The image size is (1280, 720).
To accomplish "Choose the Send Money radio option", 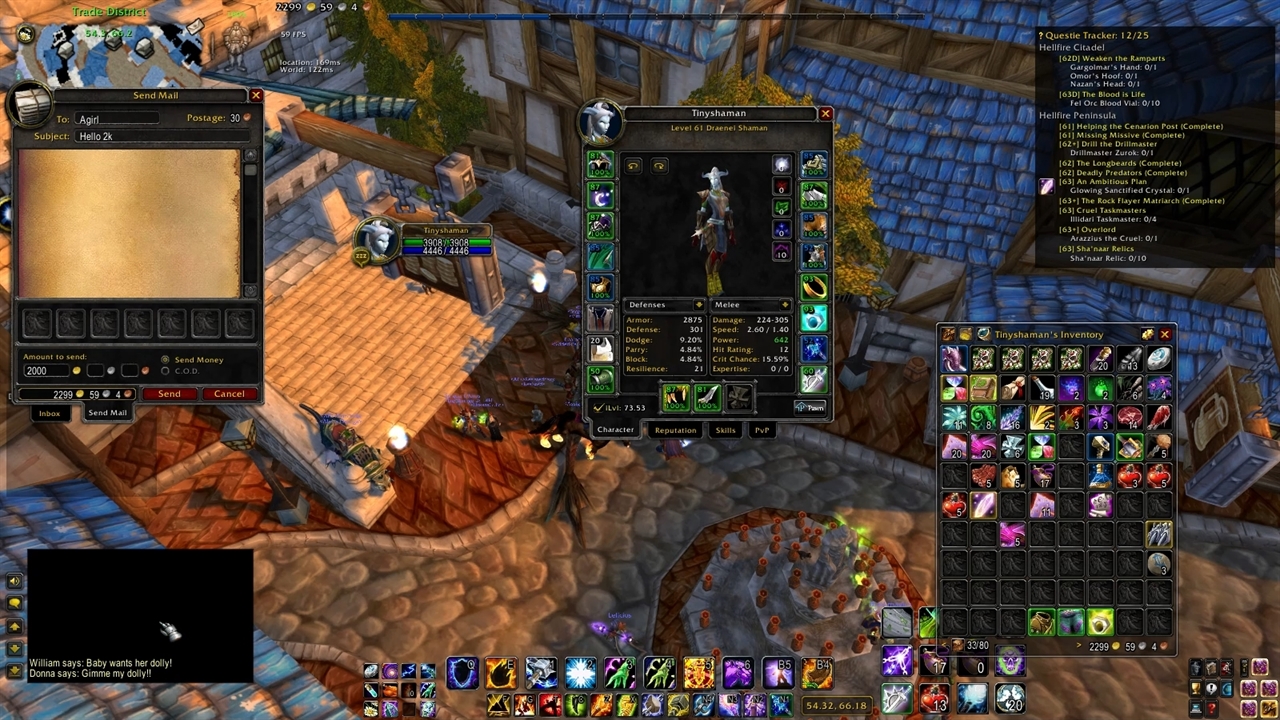I will click(166, 359).
